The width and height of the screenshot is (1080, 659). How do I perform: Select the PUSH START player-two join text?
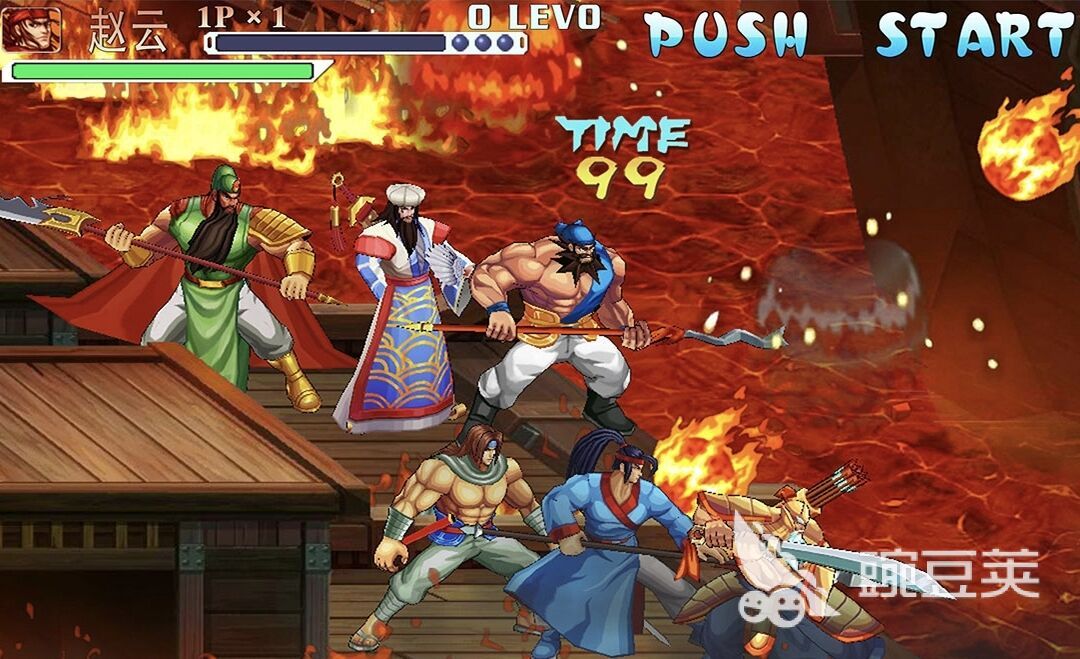[860, 35]
